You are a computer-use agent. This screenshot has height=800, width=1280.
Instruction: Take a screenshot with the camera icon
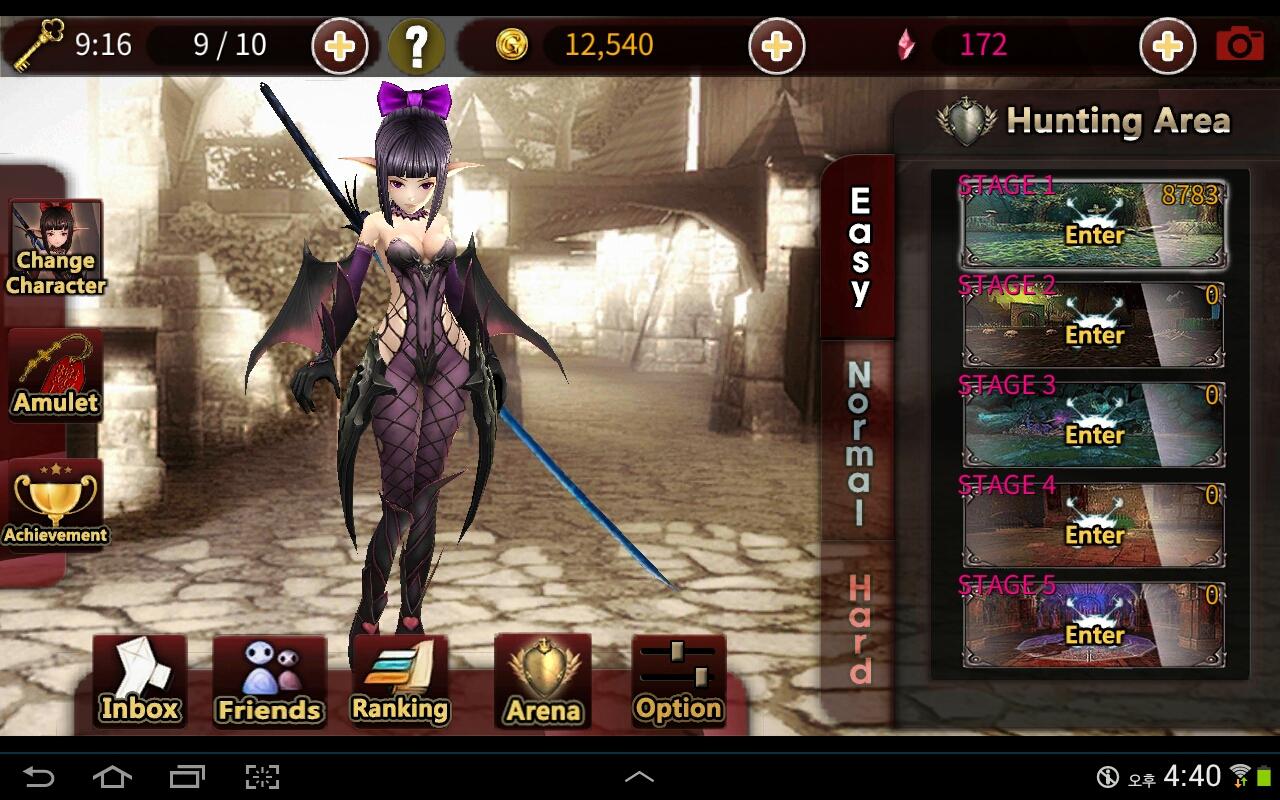tap(1240, 45)
